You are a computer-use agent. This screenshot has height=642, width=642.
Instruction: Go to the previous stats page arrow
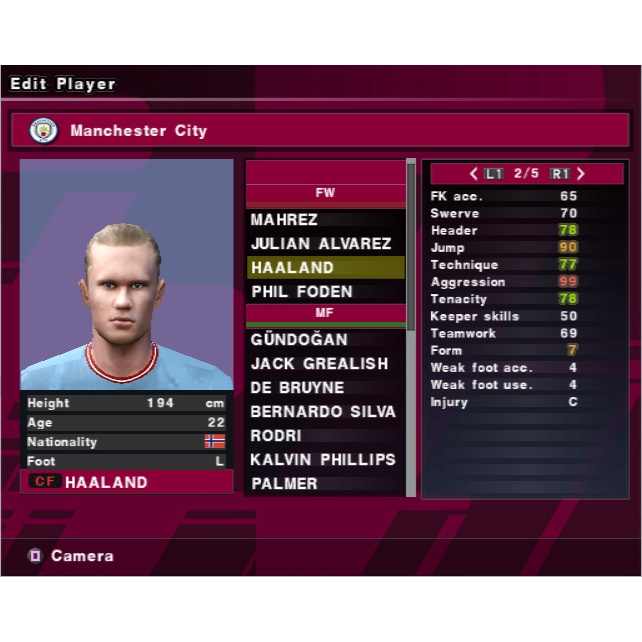474,174
